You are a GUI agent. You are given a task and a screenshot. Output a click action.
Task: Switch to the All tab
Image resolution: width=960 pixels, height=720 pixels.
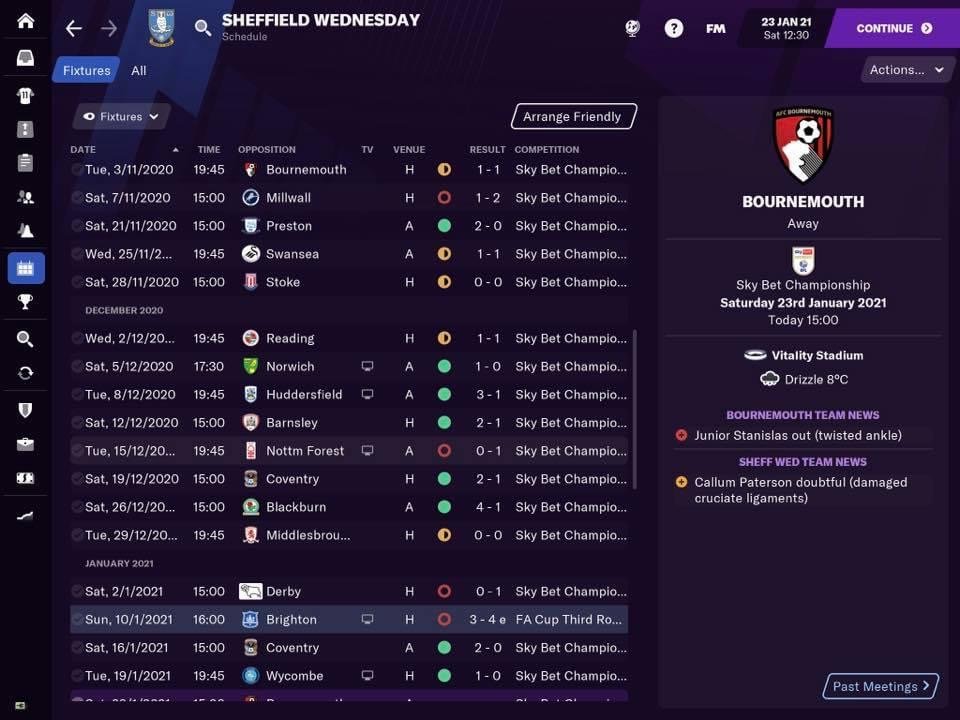coord(139,70)
